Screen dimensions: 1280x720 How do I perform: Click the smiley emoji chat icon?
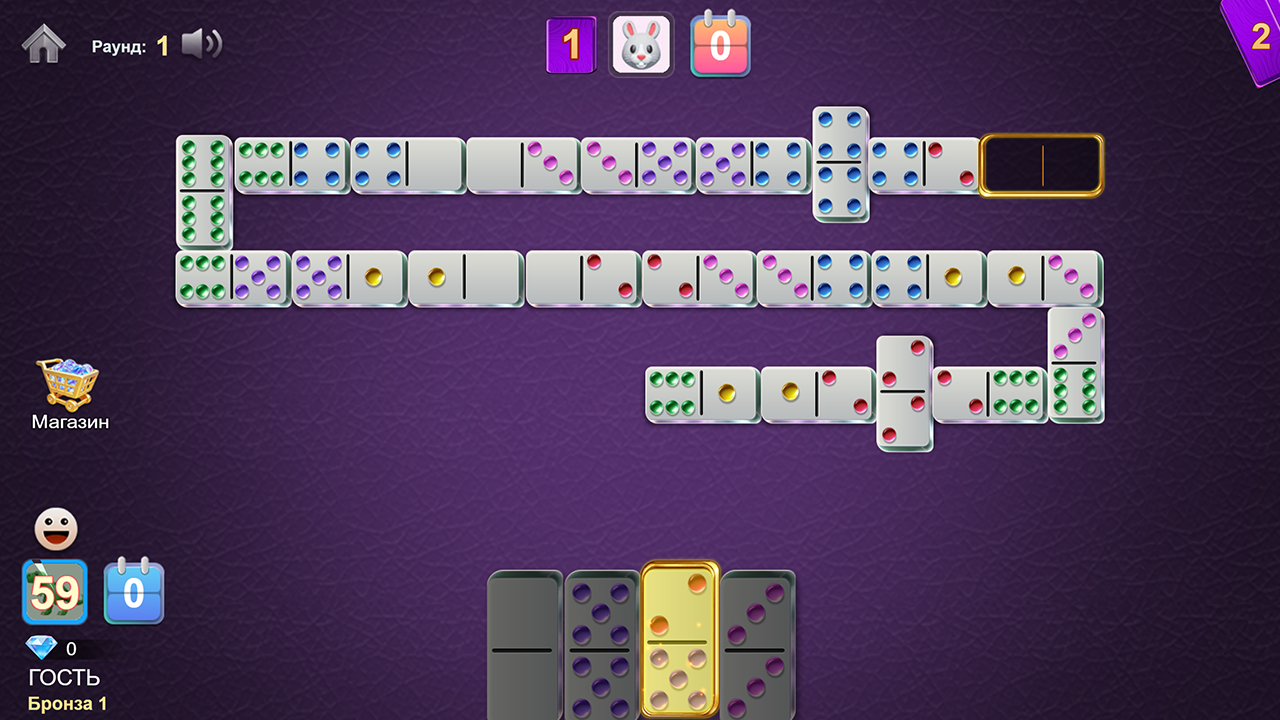coord(55,529)
